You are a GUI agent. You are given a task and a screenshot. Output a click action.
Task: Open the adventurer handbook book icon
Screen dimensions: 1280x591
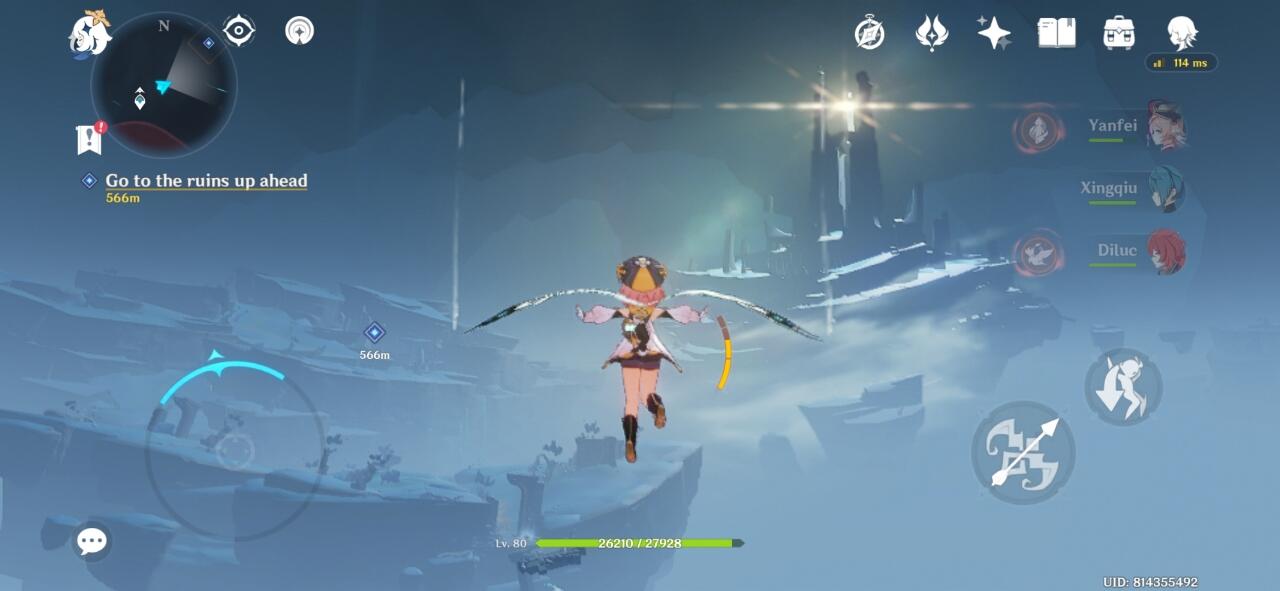1056,33
